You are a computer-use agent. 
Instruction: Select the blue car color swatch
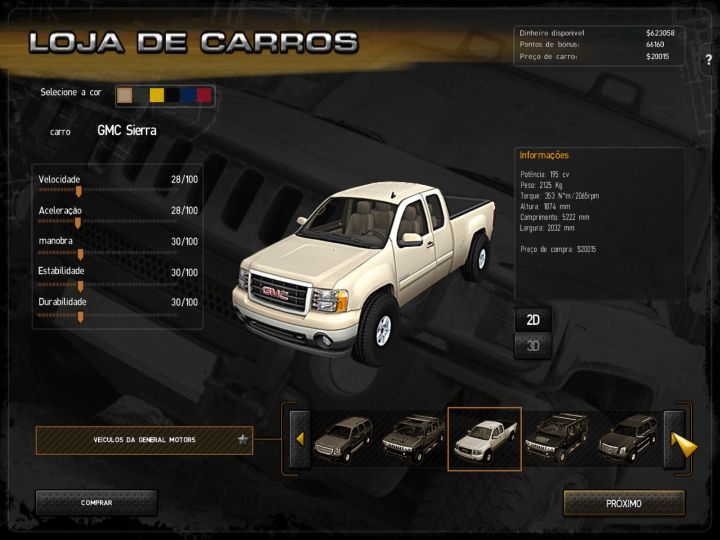point(188,95)
